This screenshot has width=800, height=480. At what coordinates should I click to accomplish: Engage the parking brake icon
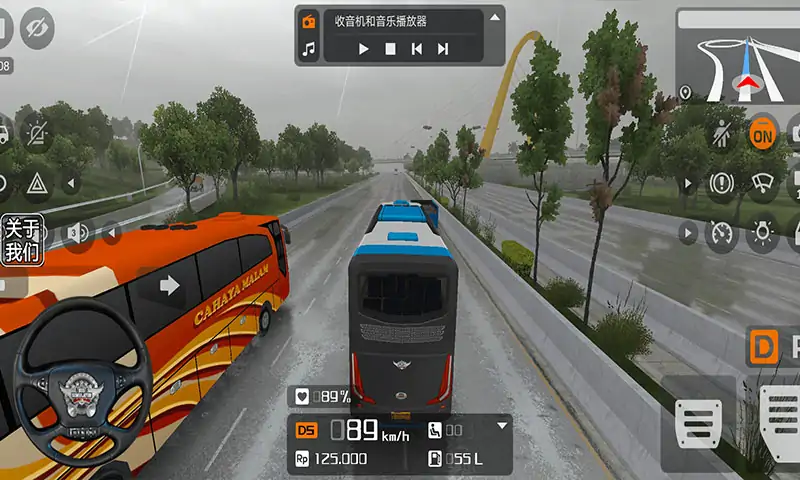coord(721,183)
